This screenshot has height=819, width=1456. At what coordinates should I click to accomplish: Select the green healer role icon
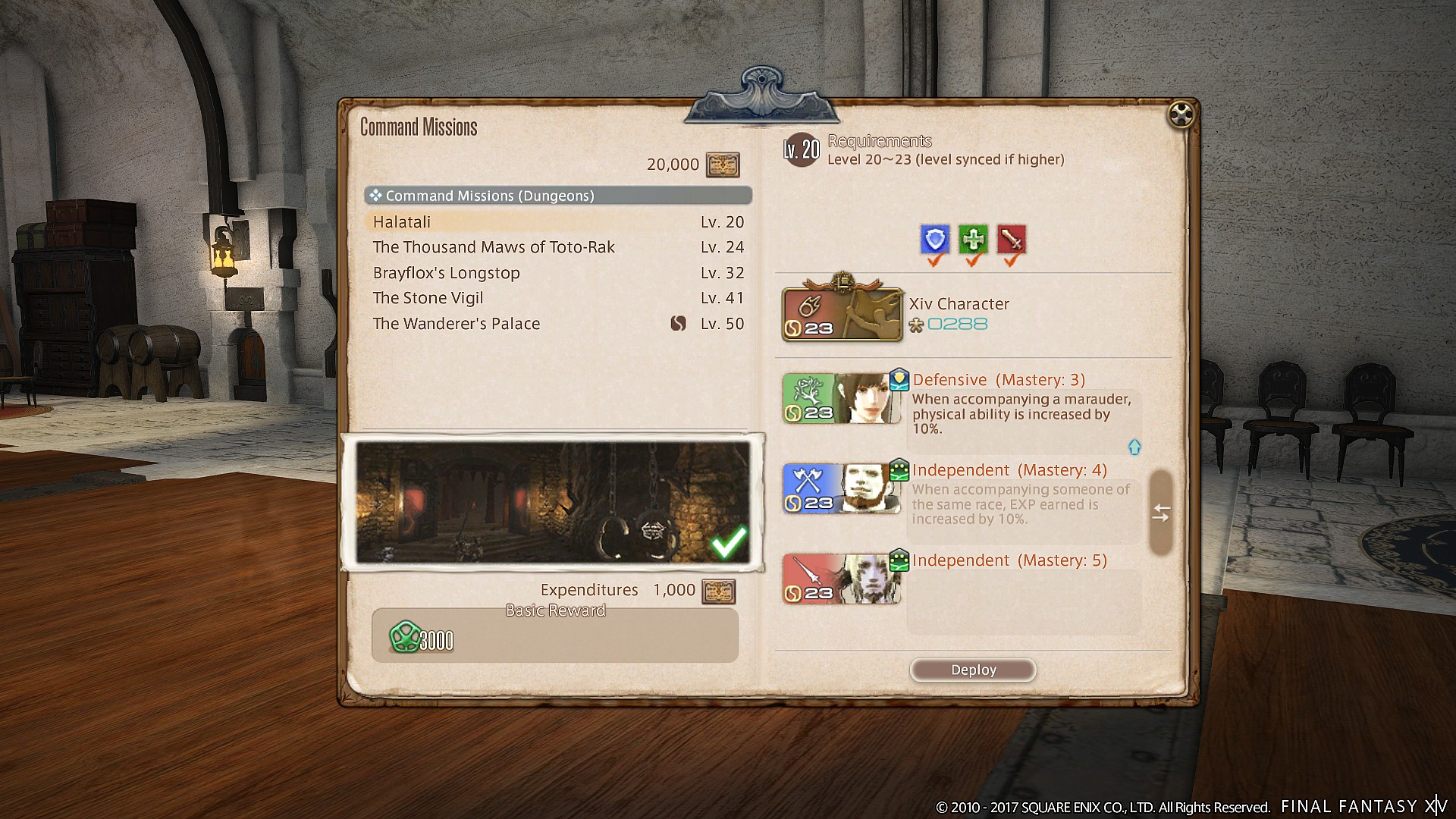[973, 240]
